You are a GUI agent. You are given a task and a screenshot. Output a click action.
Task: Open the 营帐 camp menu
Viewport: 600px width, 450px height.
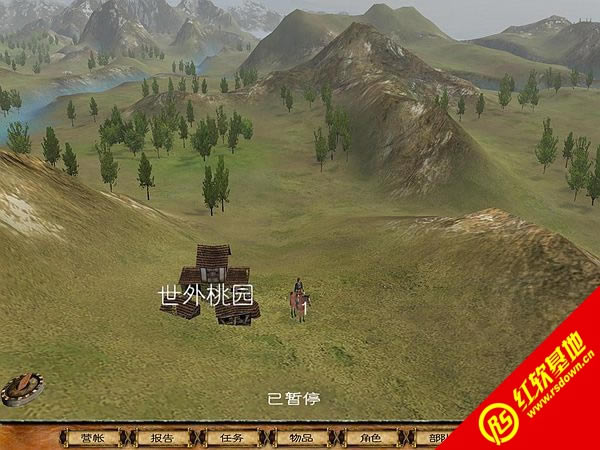[92, 438]
